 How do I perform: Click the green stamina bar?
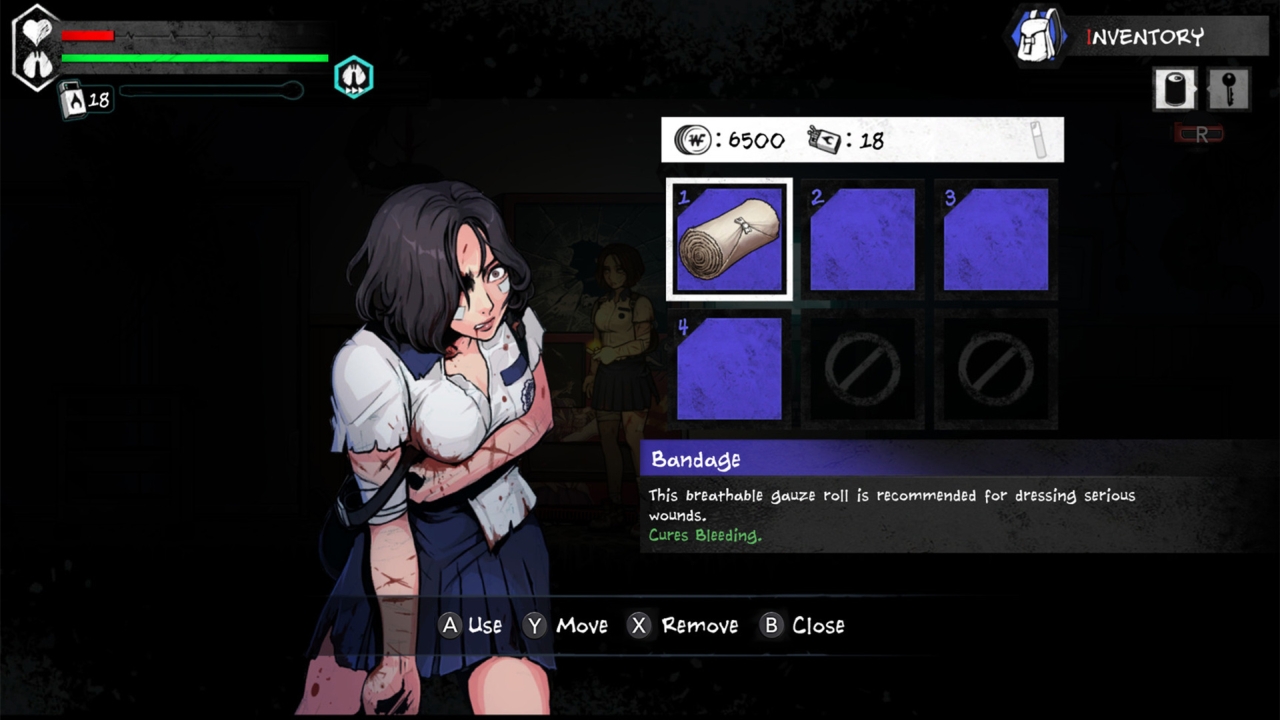(x=193, y=58)
